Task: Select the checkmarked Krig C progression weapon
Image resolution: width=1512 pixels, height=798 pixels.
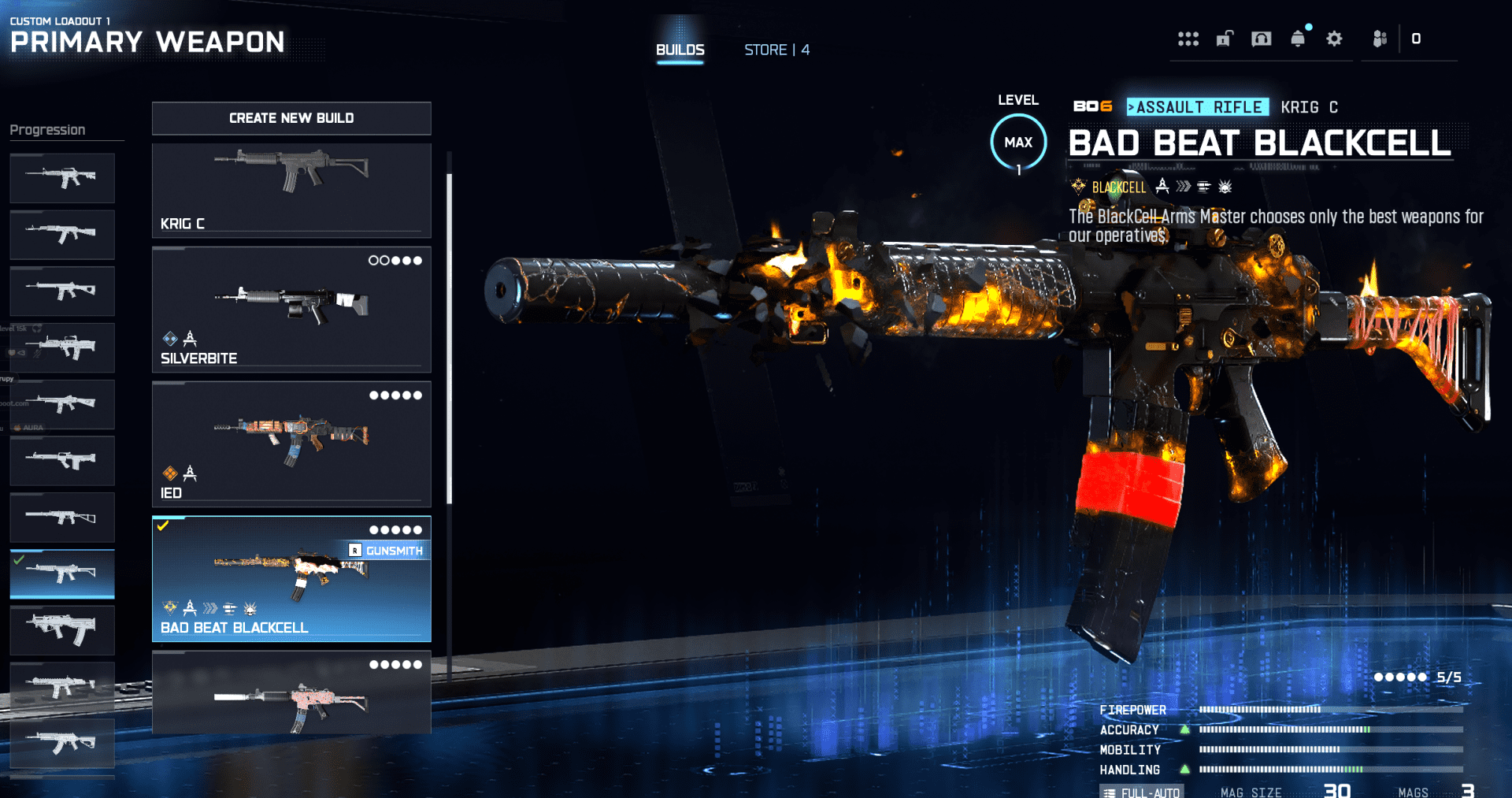Action: [x=62, y=573]
